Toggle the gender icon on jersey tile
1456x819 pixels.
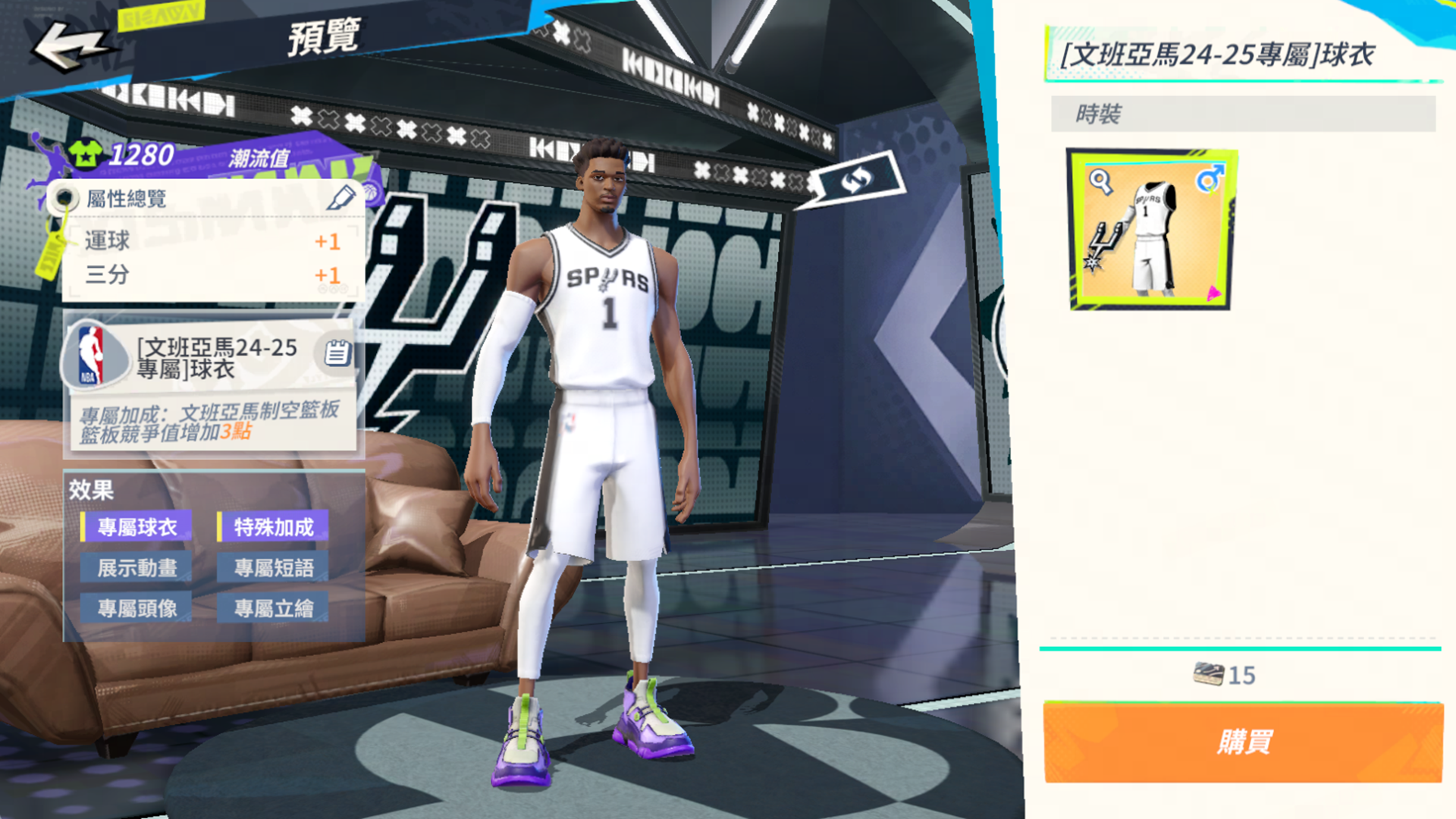pyautogui.click(x=1209, y=180)
